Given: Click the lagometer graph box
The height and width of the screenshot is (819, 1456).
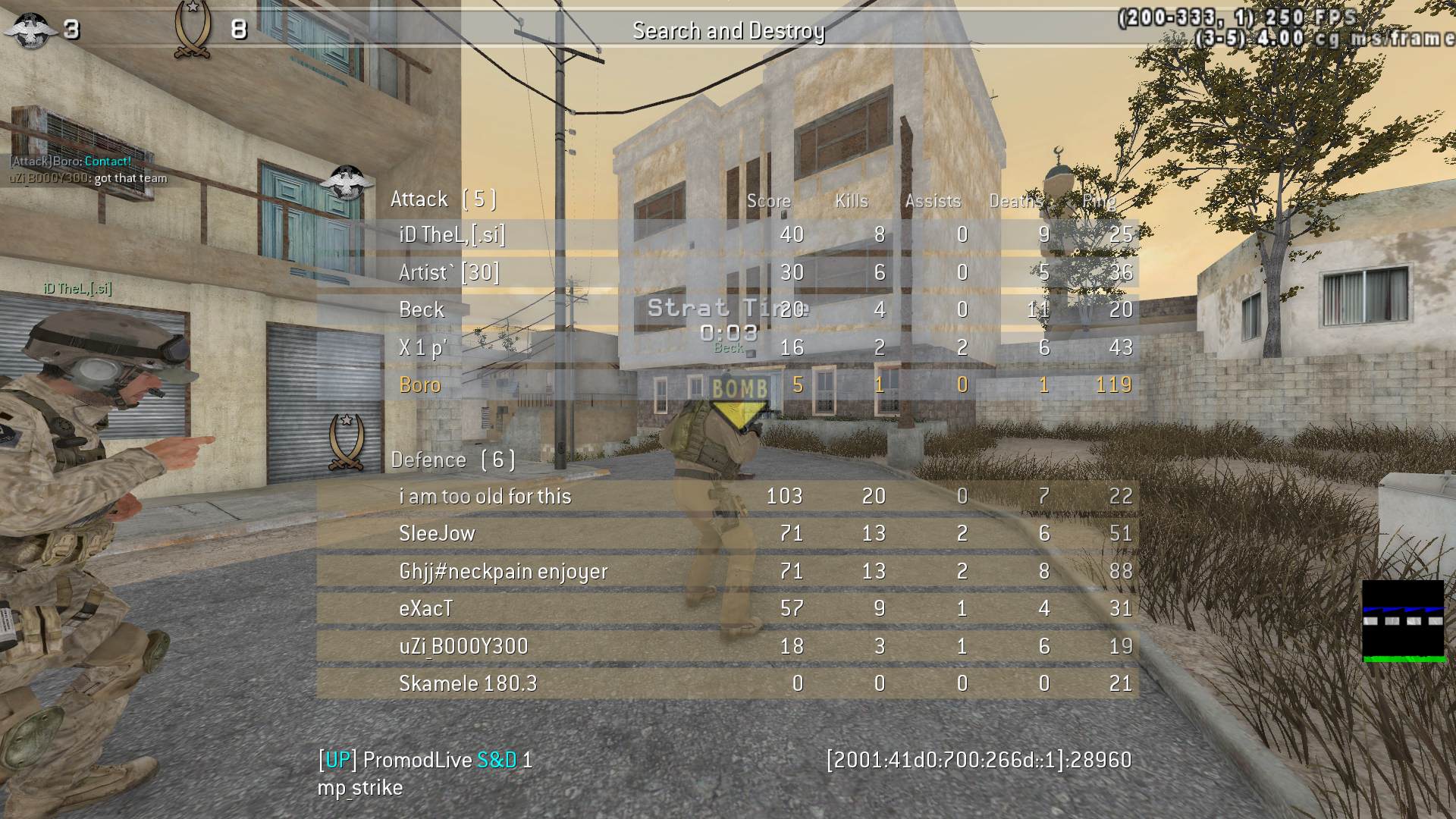Looking at the screenshot, I should tap(1403, 621).
